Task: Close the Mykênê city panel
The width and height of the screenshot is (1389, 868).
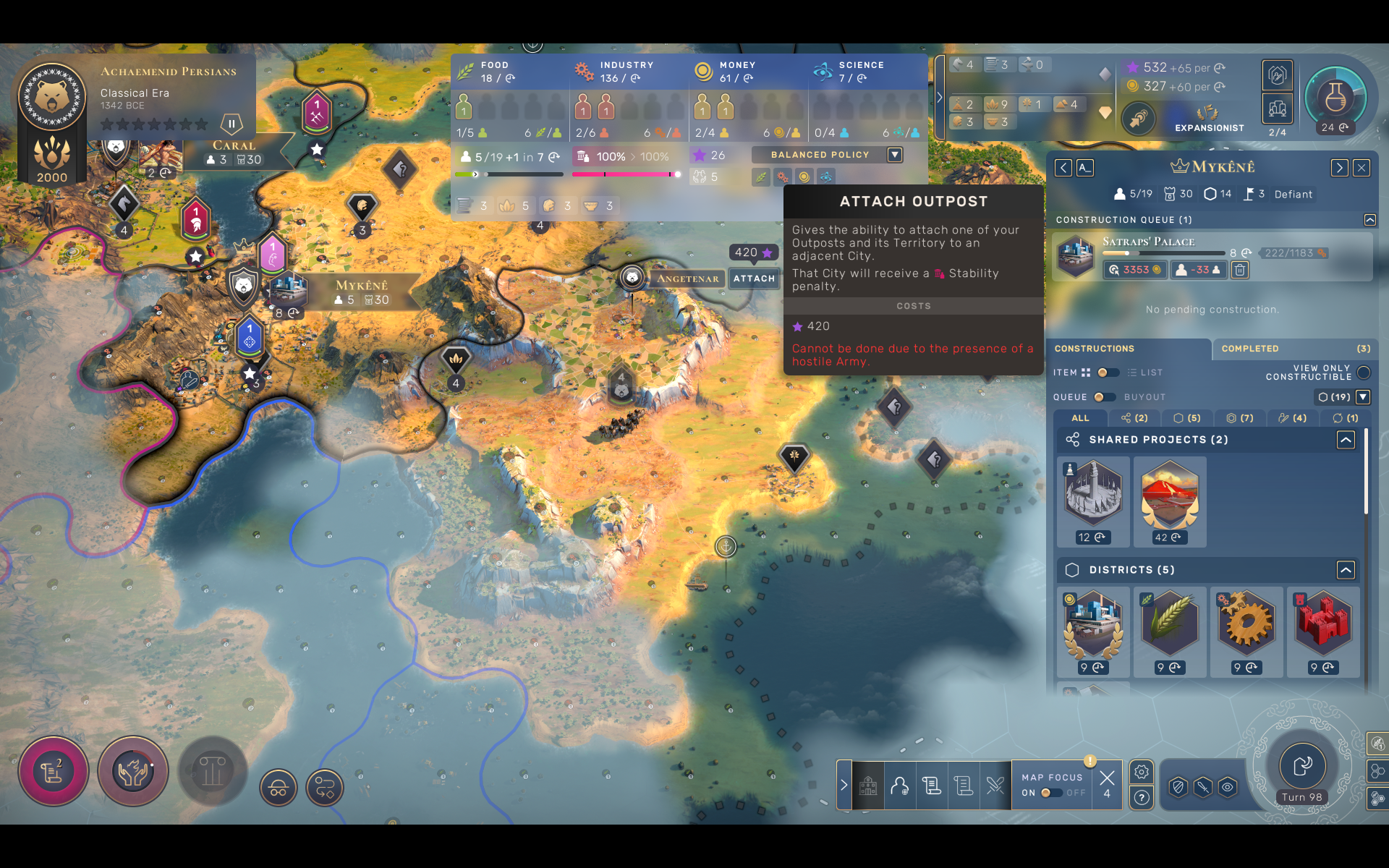Action: (x=1362, y=168)
